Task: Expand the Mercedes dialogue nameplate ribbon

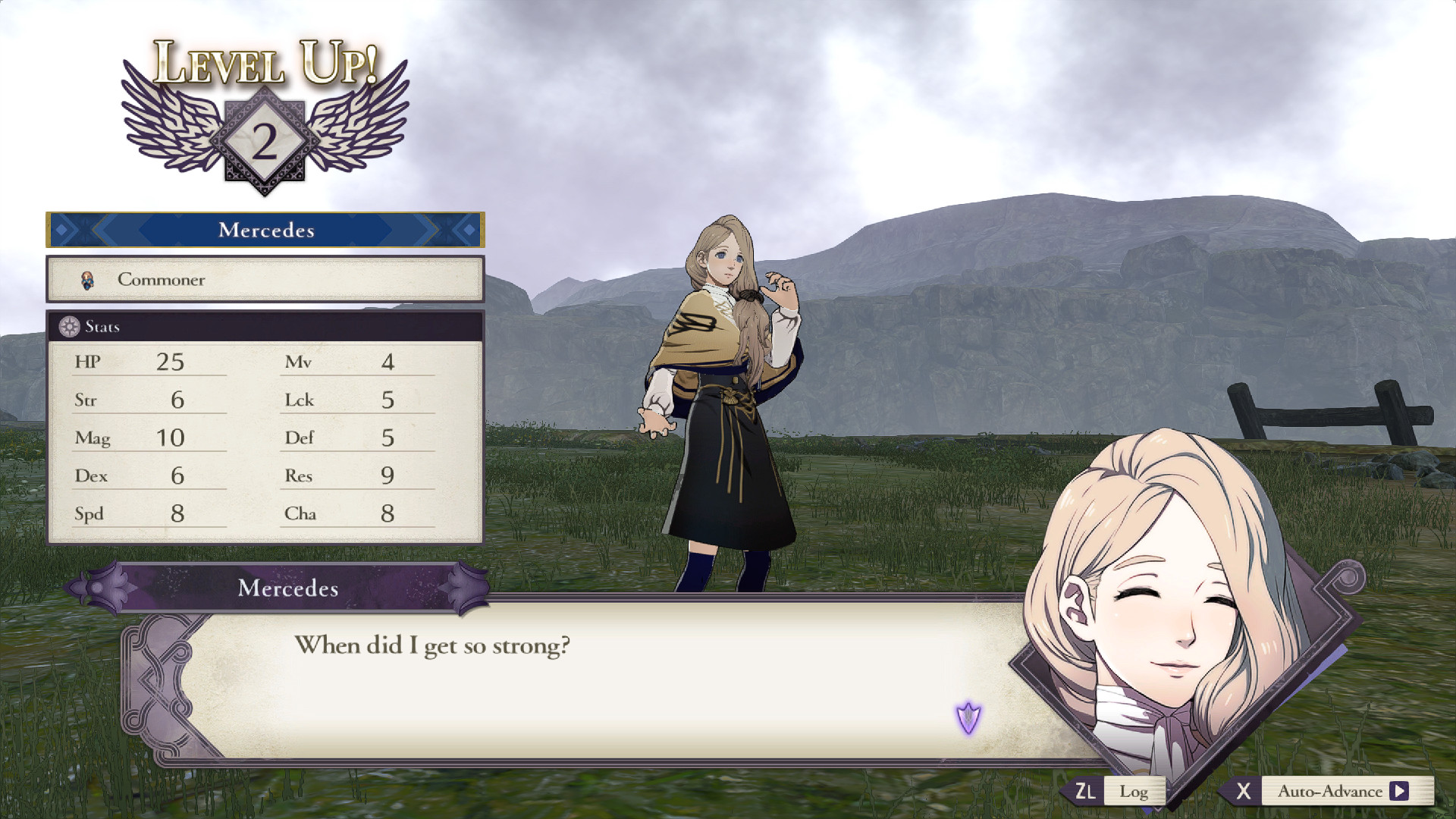Action: (287, 588)
